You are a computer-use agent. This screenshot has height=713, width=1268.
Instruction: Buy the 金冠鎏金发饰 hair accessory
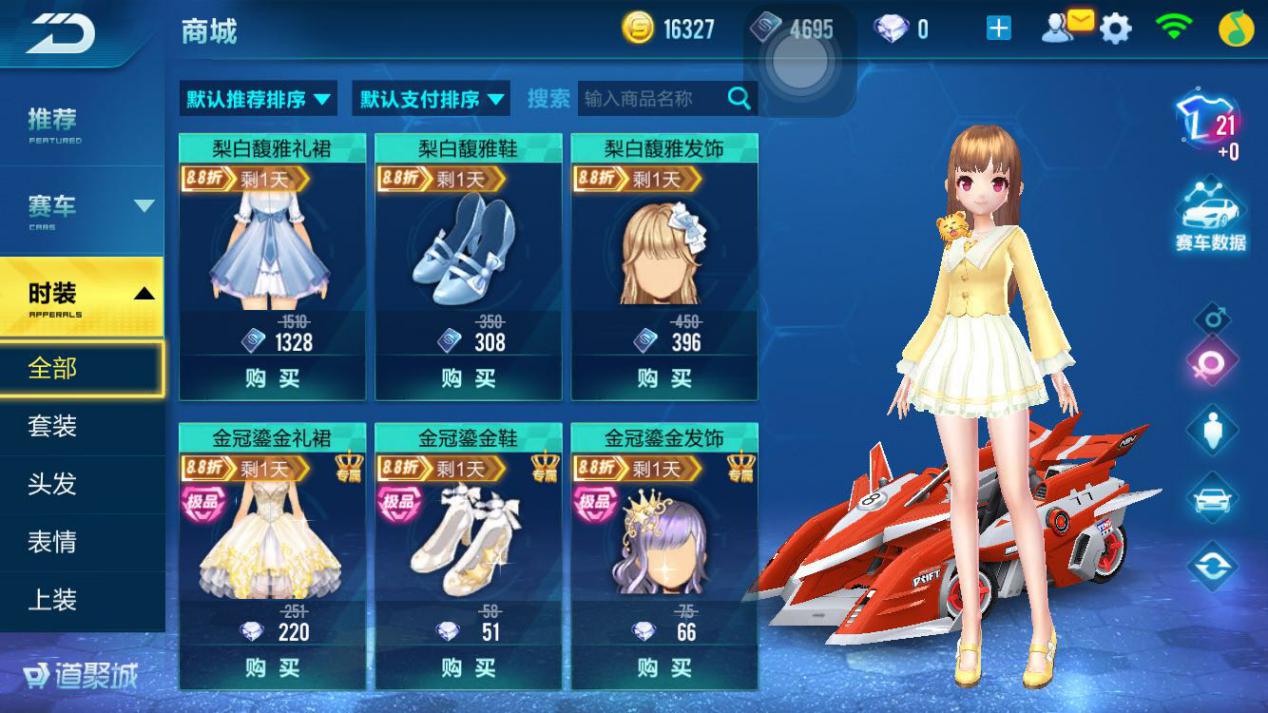point(664,667)
